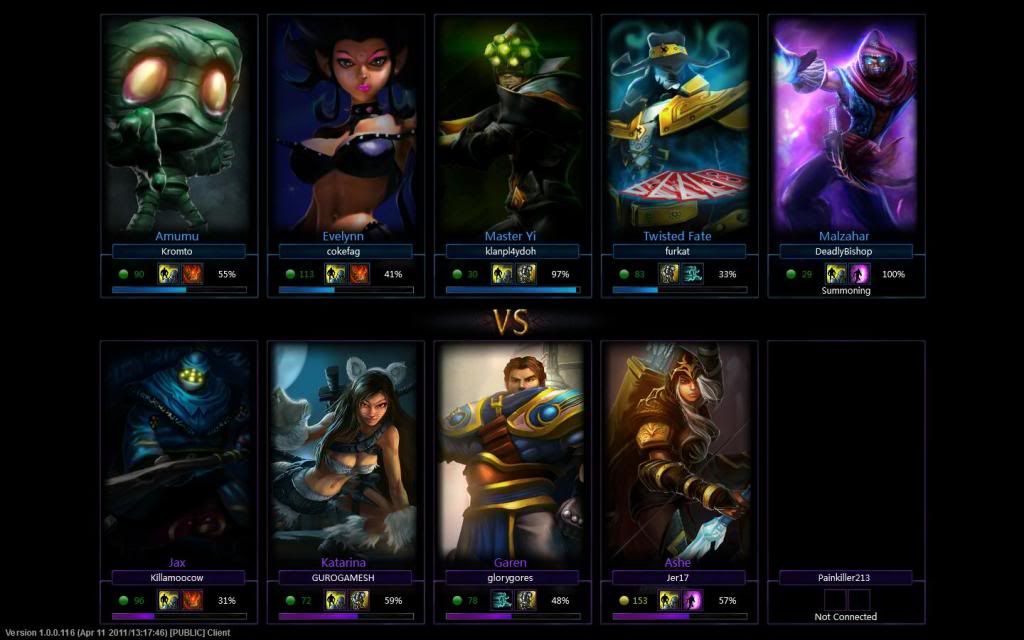The image size is (1024, 640).
Task: Choose the Garen champion portrait
Action: tap(511, 450)
